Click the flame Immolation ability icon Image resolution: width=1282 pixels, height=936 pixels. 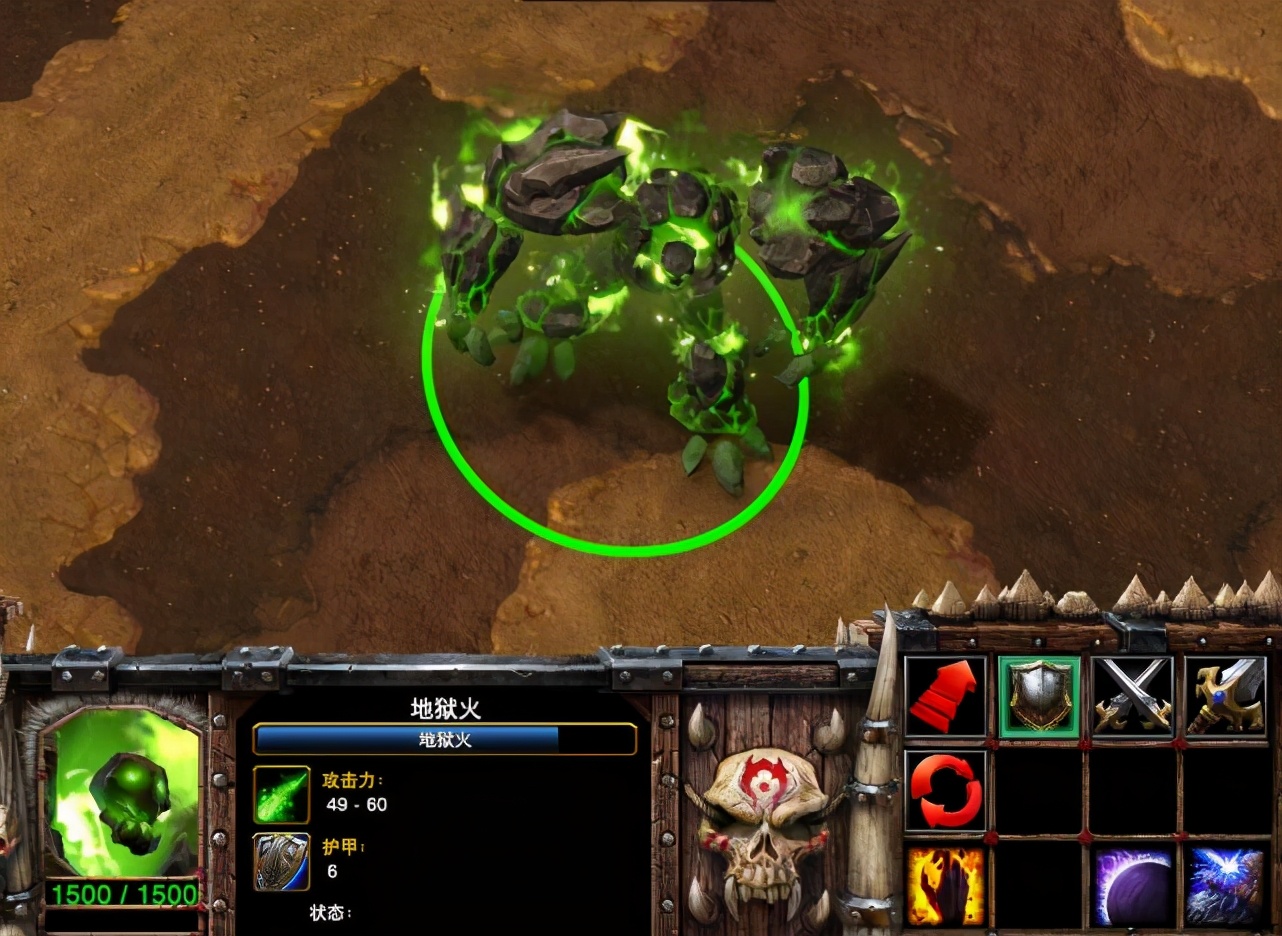pyautogui.click(x=945, y=886)
